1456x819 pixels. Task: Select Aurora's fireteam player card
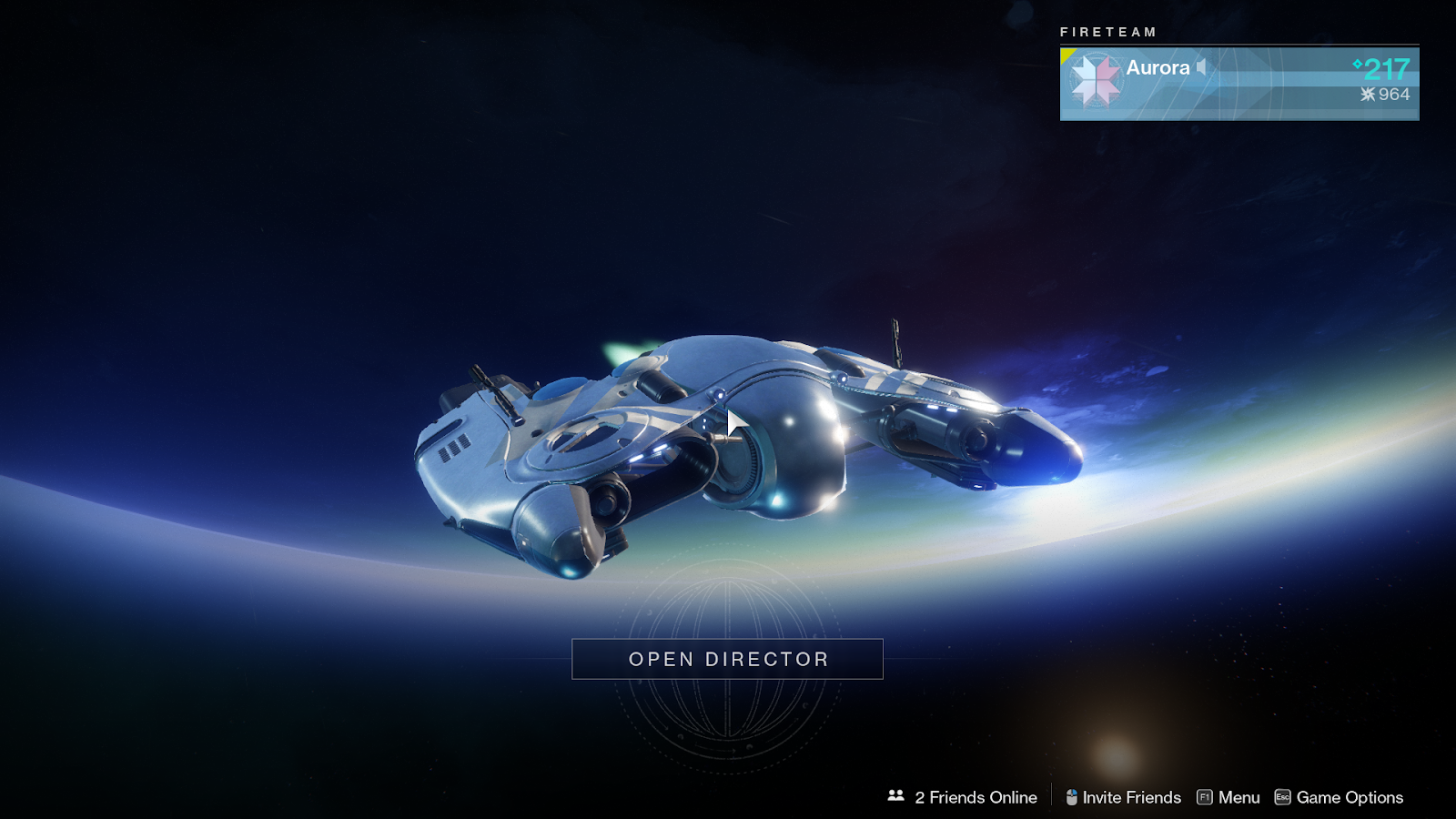pyautogui.click(x=1239, y=84)
